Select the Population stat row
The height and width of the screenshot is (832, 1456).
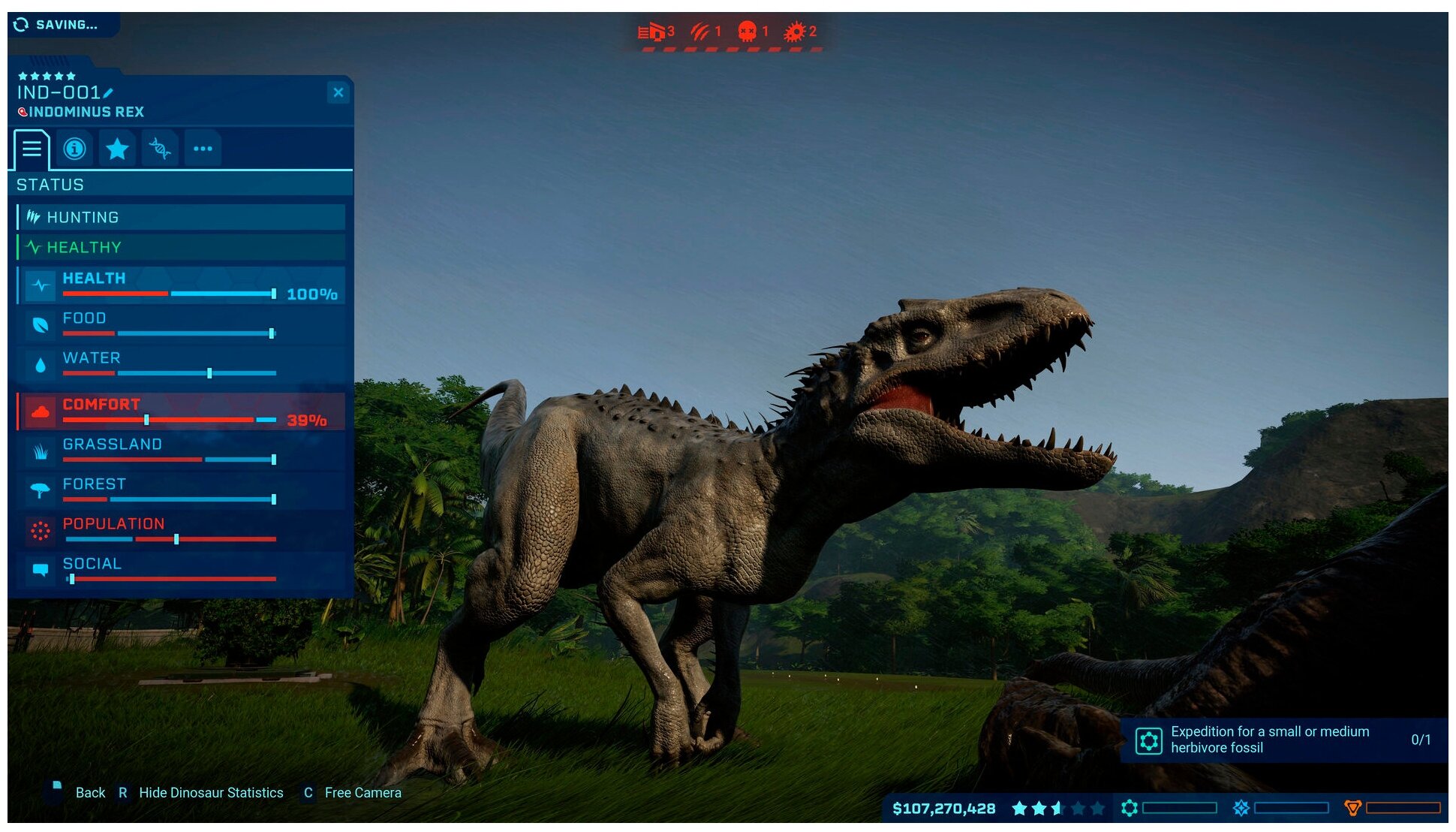[180, 531]
